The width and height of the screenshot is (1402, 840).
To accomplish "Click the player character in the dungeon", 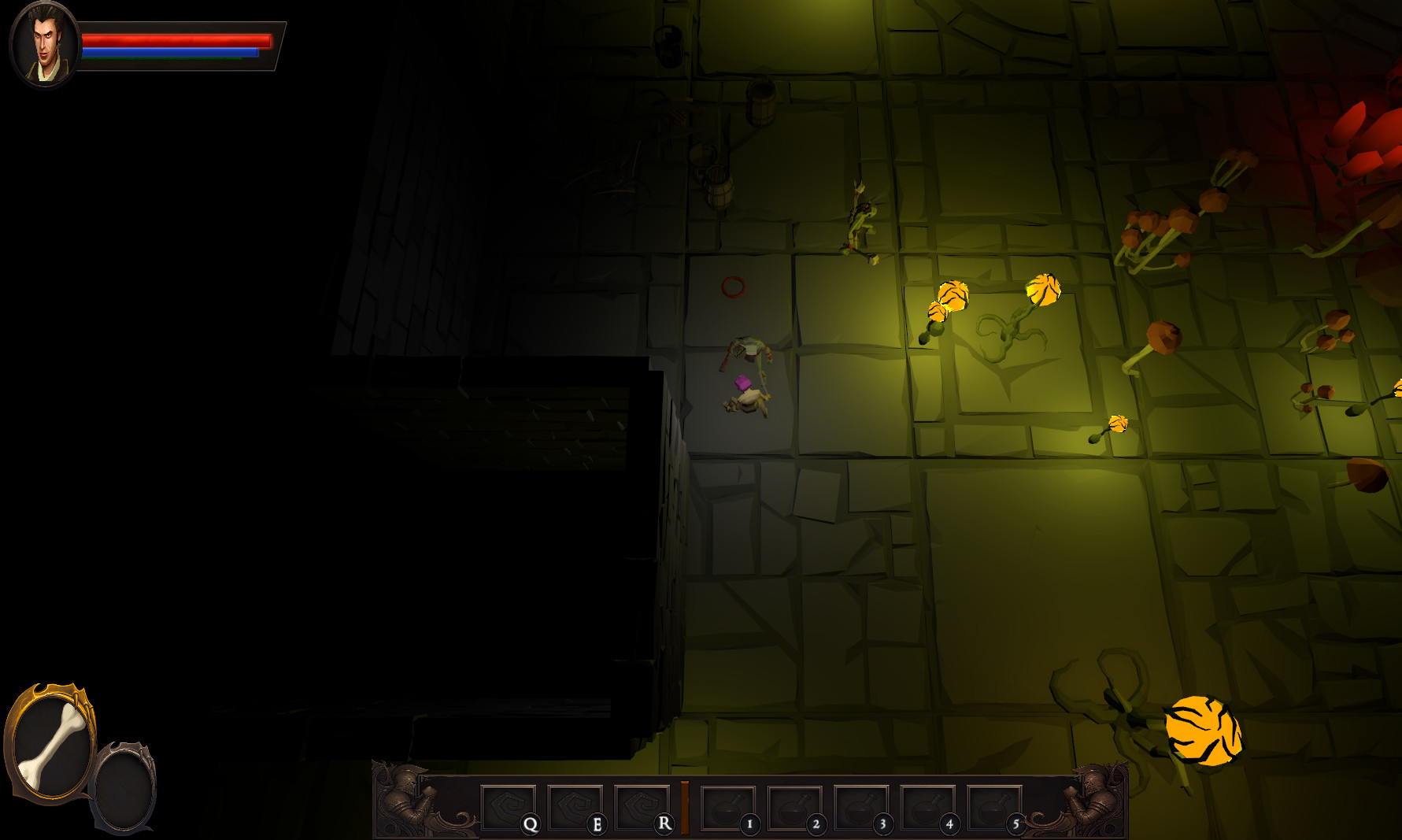I will pos(744,386).
